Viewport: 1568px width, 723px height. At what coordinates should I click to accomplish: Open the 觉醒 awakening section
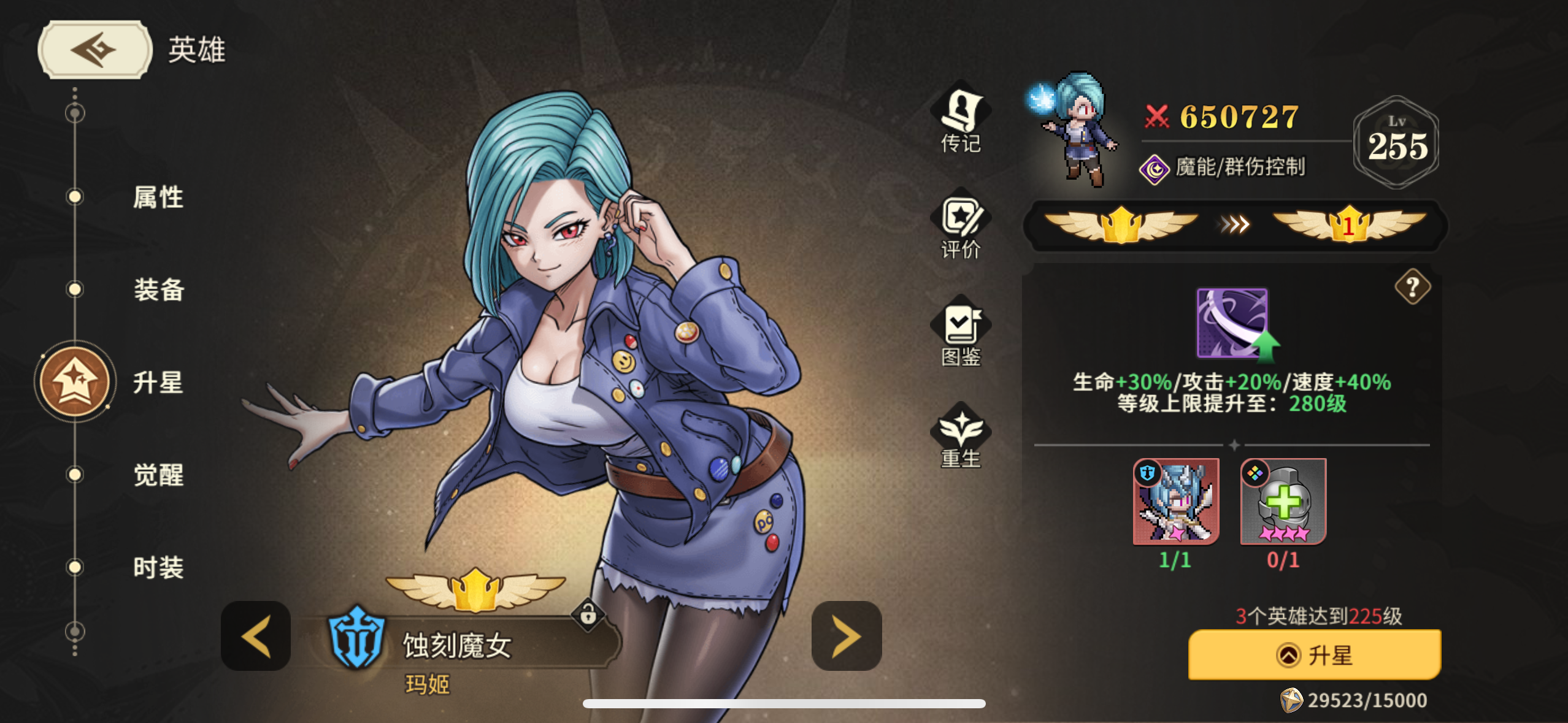click(158, 475)
